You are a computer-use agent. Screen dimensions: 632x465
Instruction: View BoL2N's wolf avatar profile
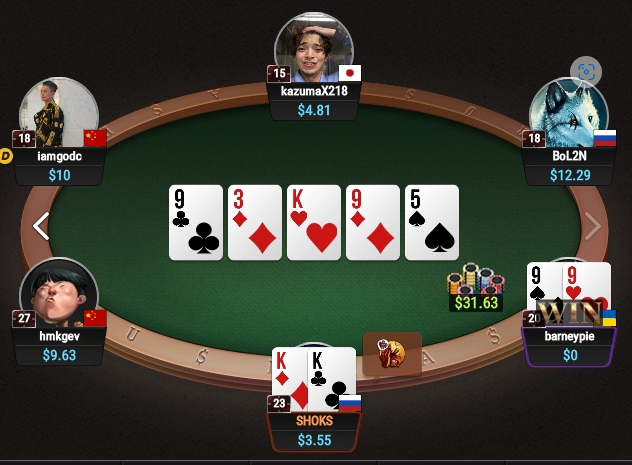pos(567,112)
